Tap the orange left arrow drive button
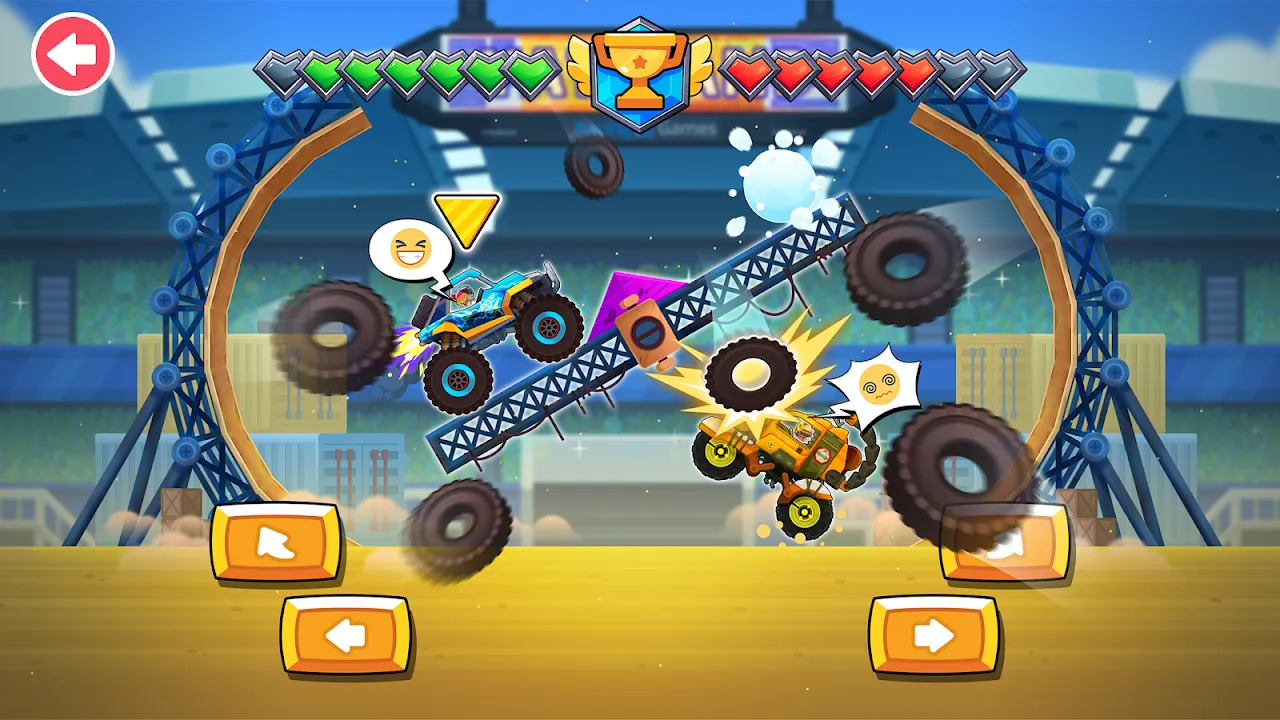 346,636
